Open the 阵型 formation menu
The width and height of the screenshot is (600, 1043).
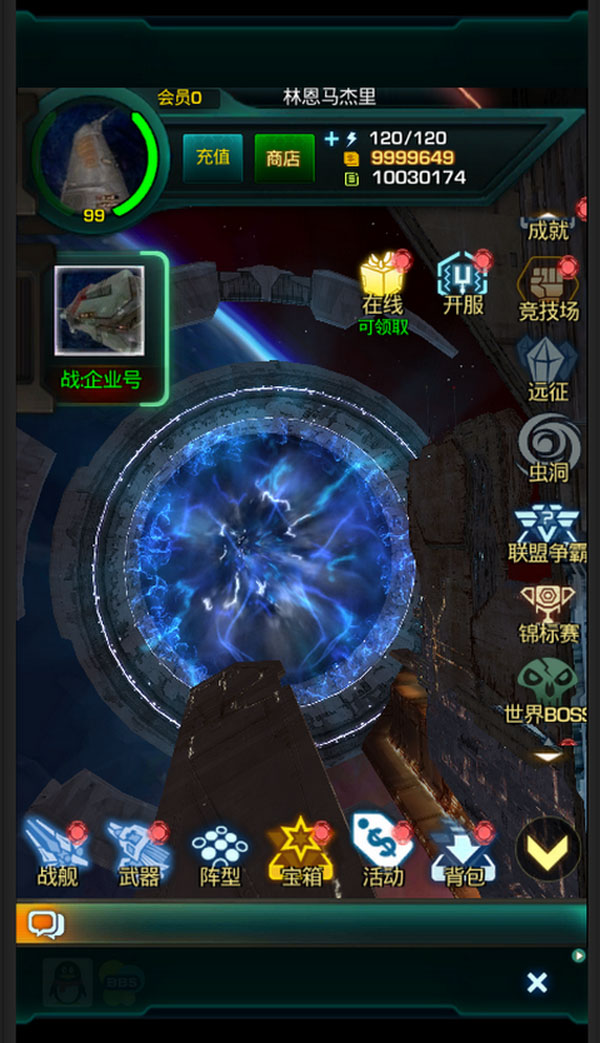[220, 853]
